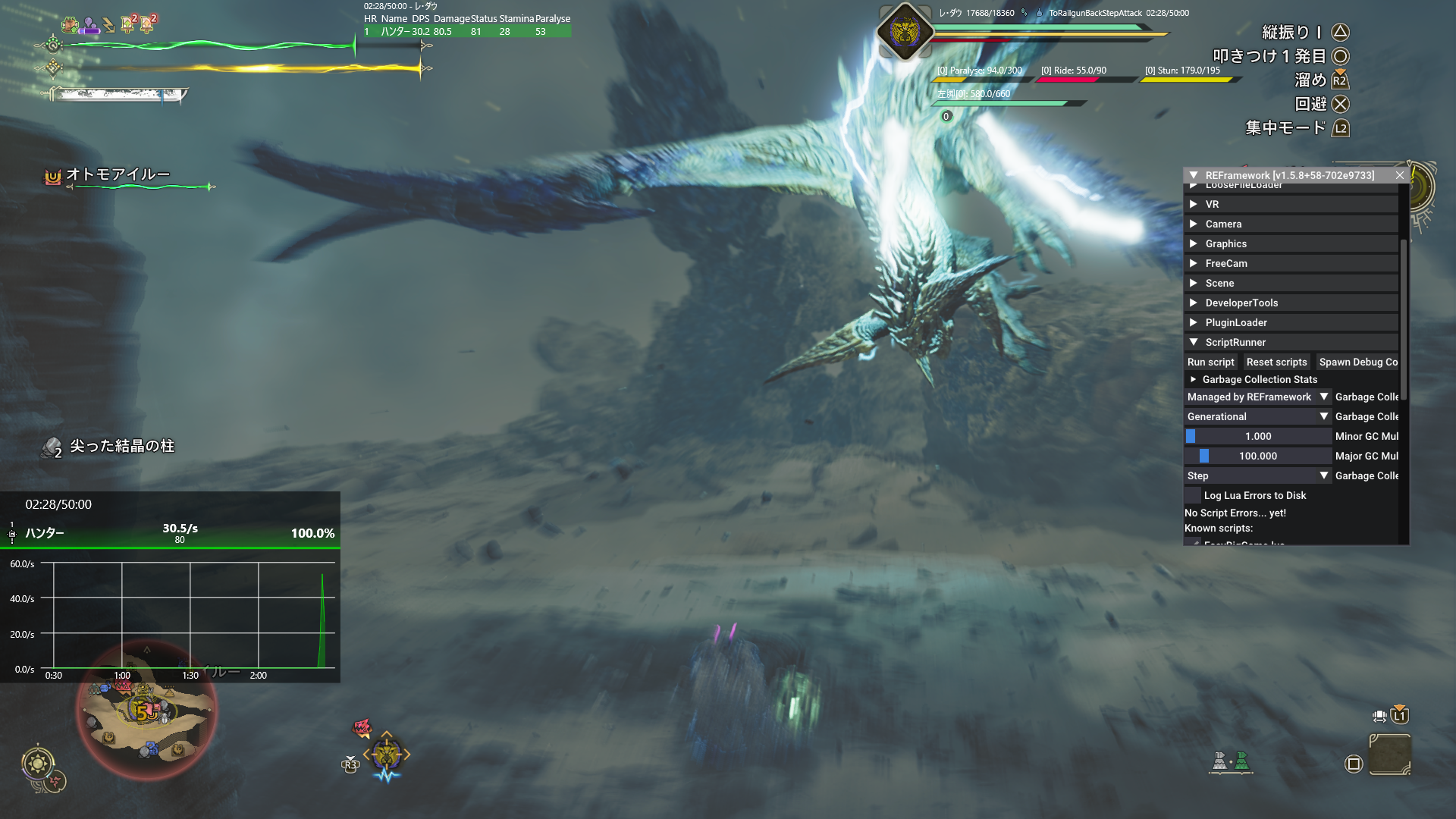Collapse the ScriptRunner section
Viewport: 1456px width, 819px height.
coord(1235,342)
